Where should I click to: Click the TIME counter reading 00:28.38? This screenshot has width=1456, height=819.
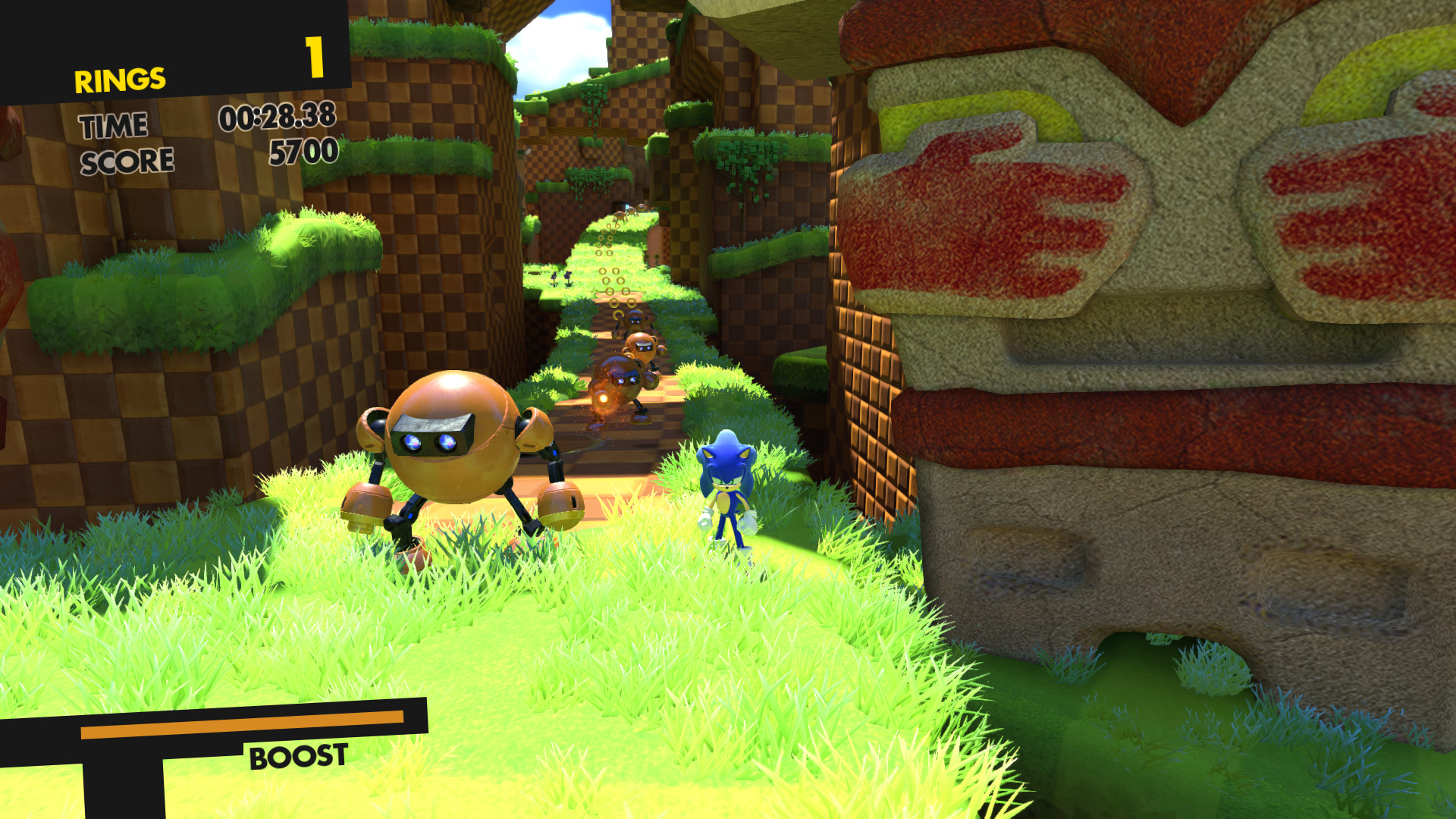(278, 118)
